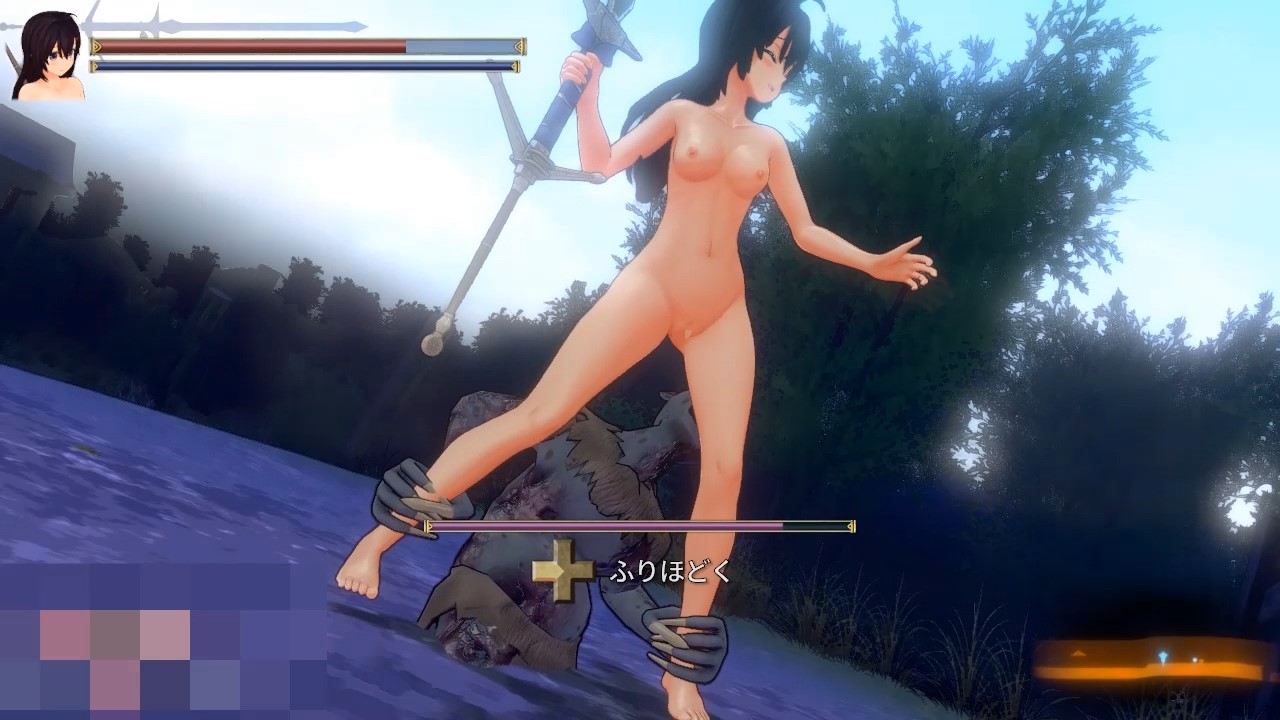Click the character portrait icon

click(48, 56)
